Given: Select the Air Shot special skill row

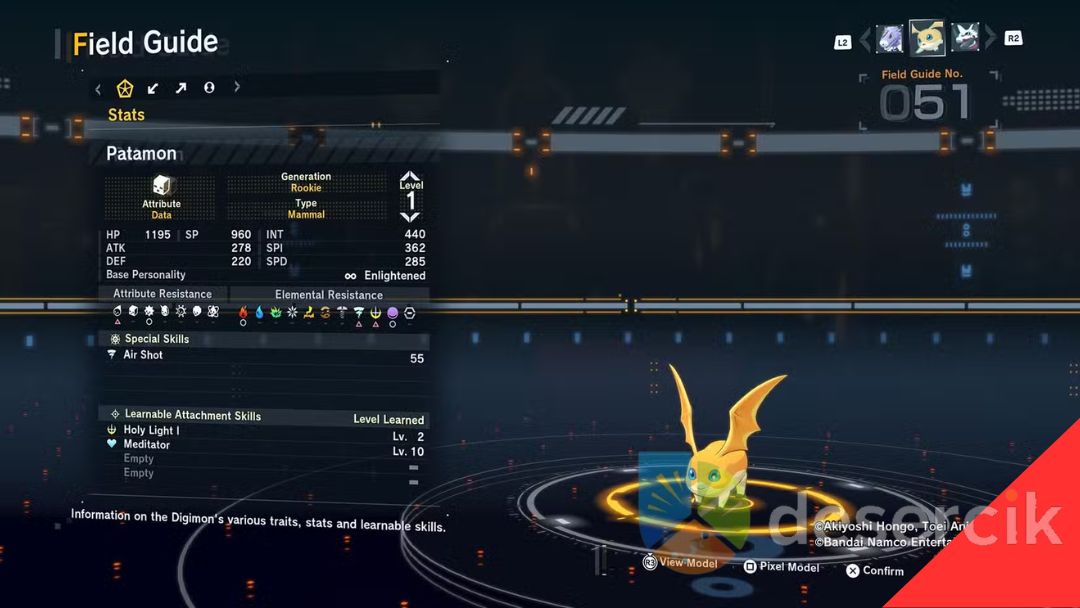Looking at the screenshot, I should point(143,355).
